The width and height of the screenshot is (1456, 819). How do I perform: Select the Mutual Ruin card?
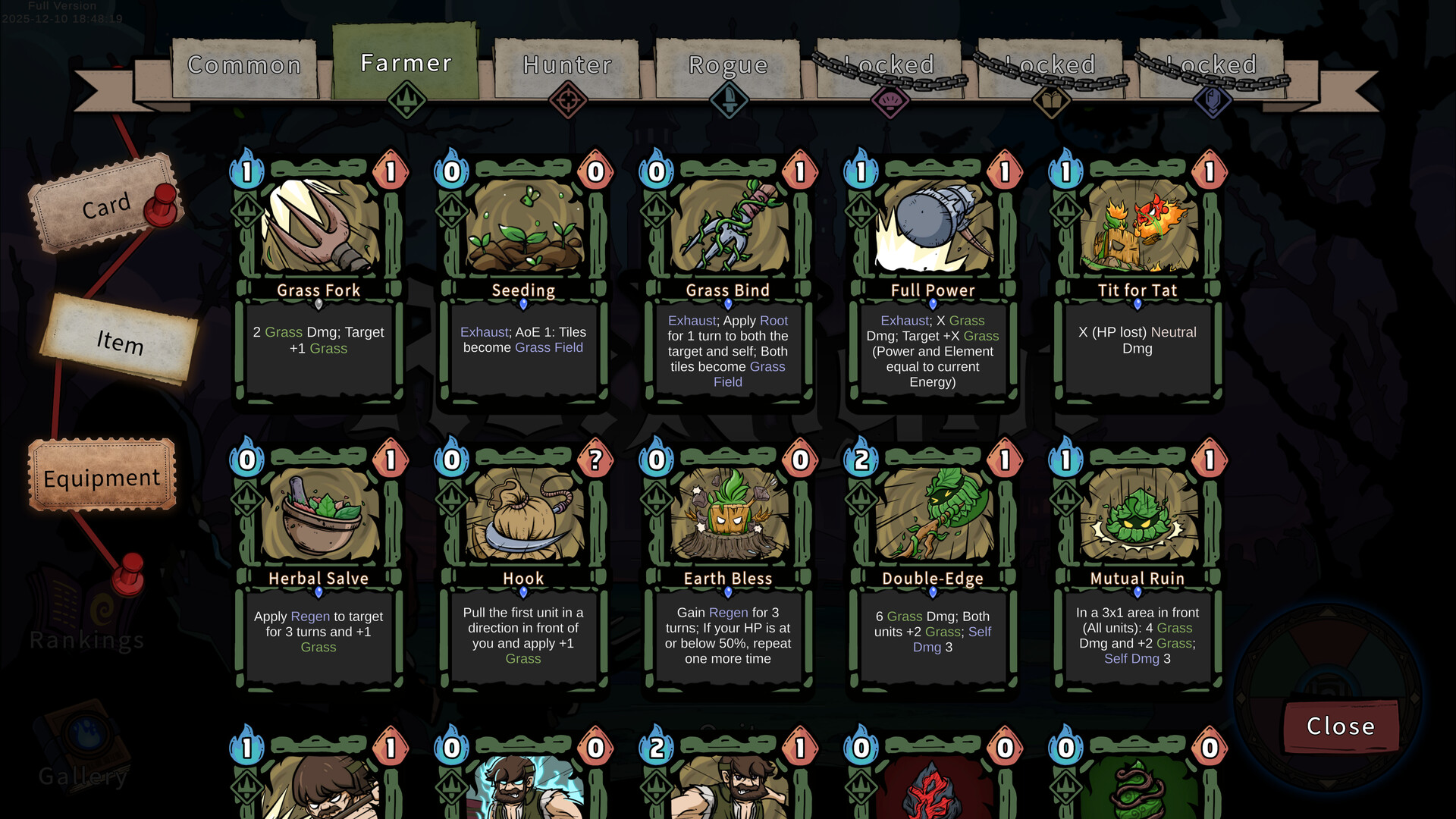[x=1137, y=569]
